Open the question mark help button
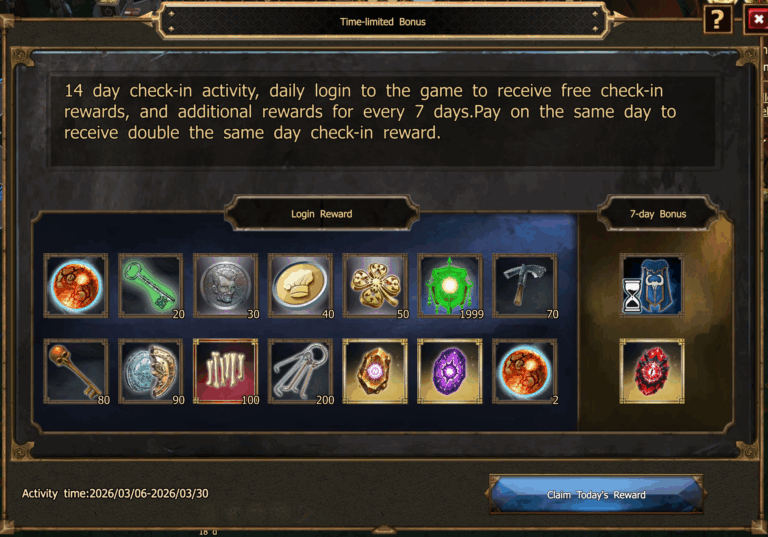This screenshot has height=537, width=768. tap(717, 19)
